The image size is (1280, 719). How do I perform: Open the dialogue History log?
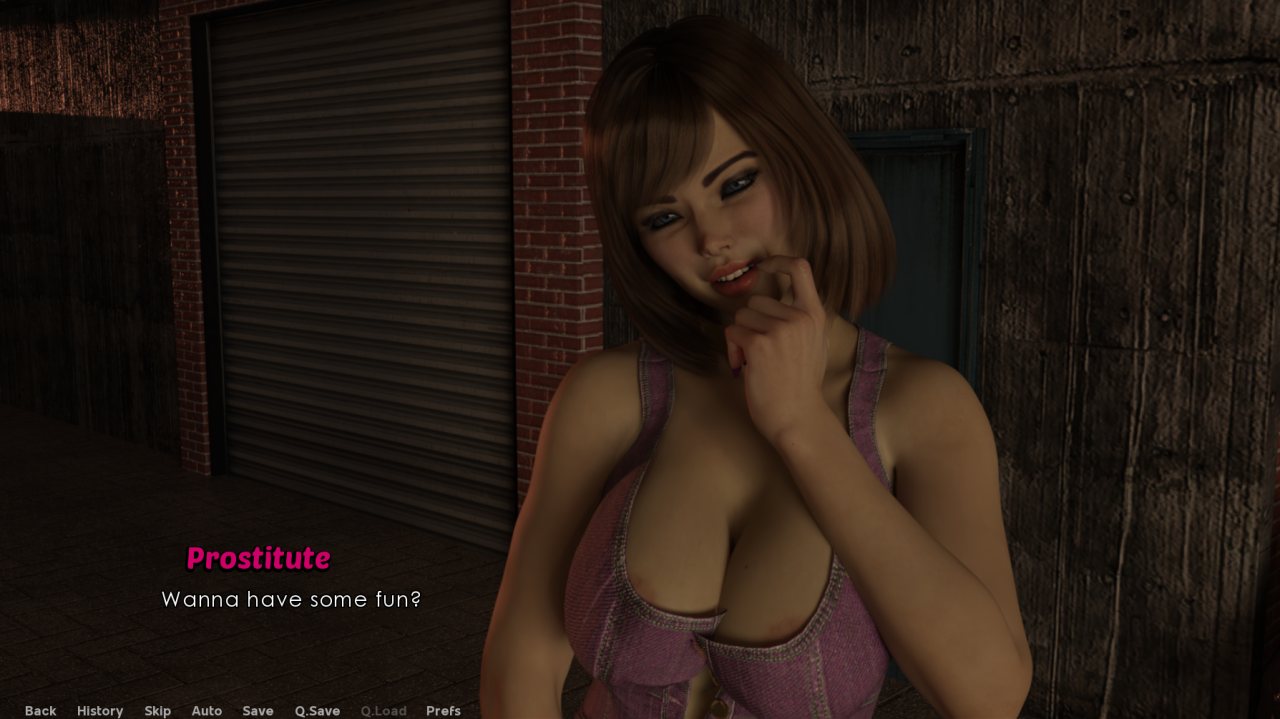(100, 711)
